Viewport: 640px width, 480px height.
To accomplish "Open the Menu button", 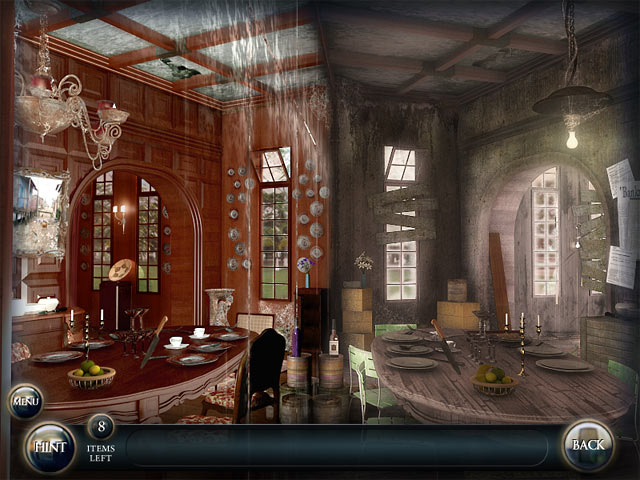I will tap(25, 402).
